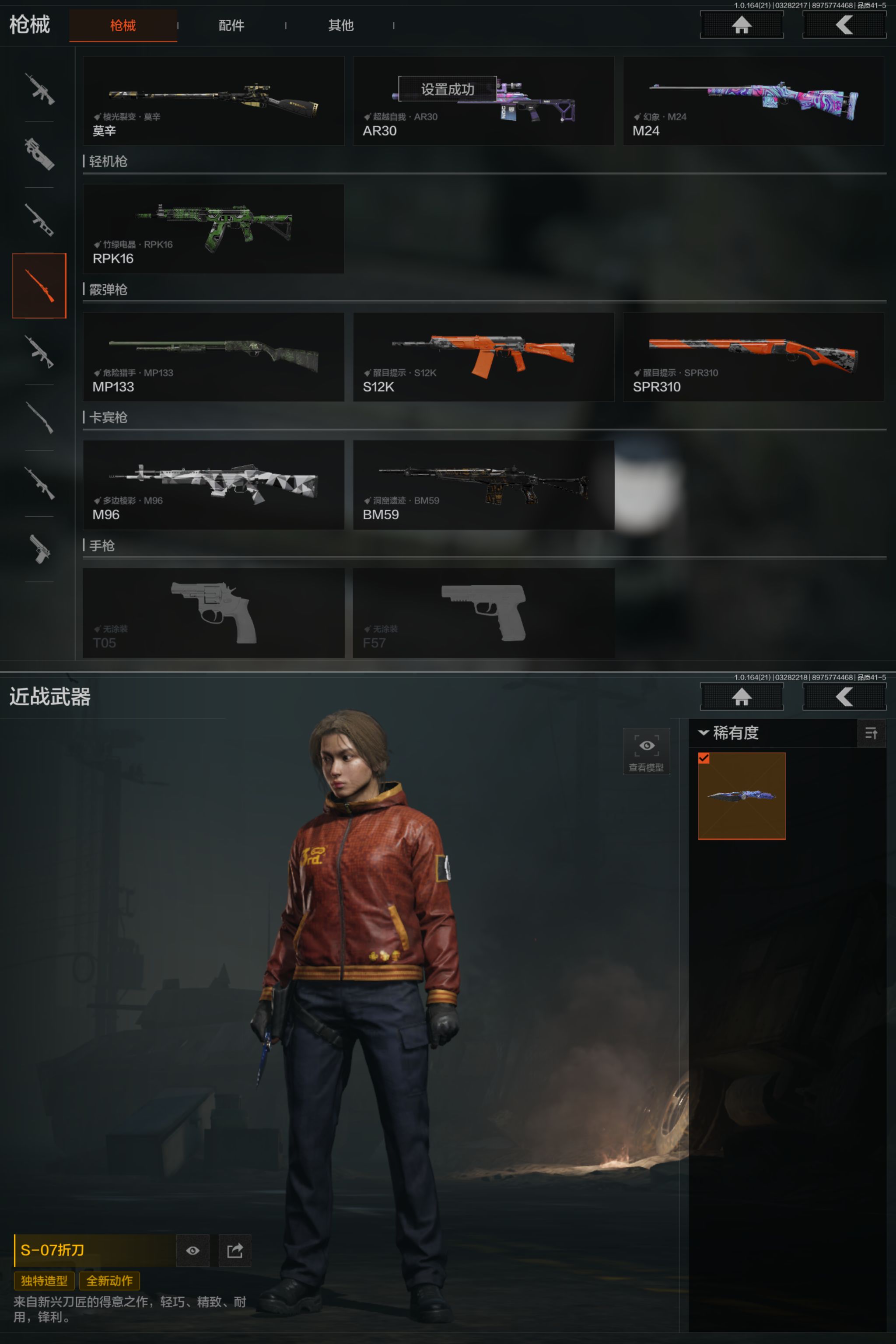The image size is (896, 1344).
Task: Select the SPR310 shotgun card
Action: 752,357
